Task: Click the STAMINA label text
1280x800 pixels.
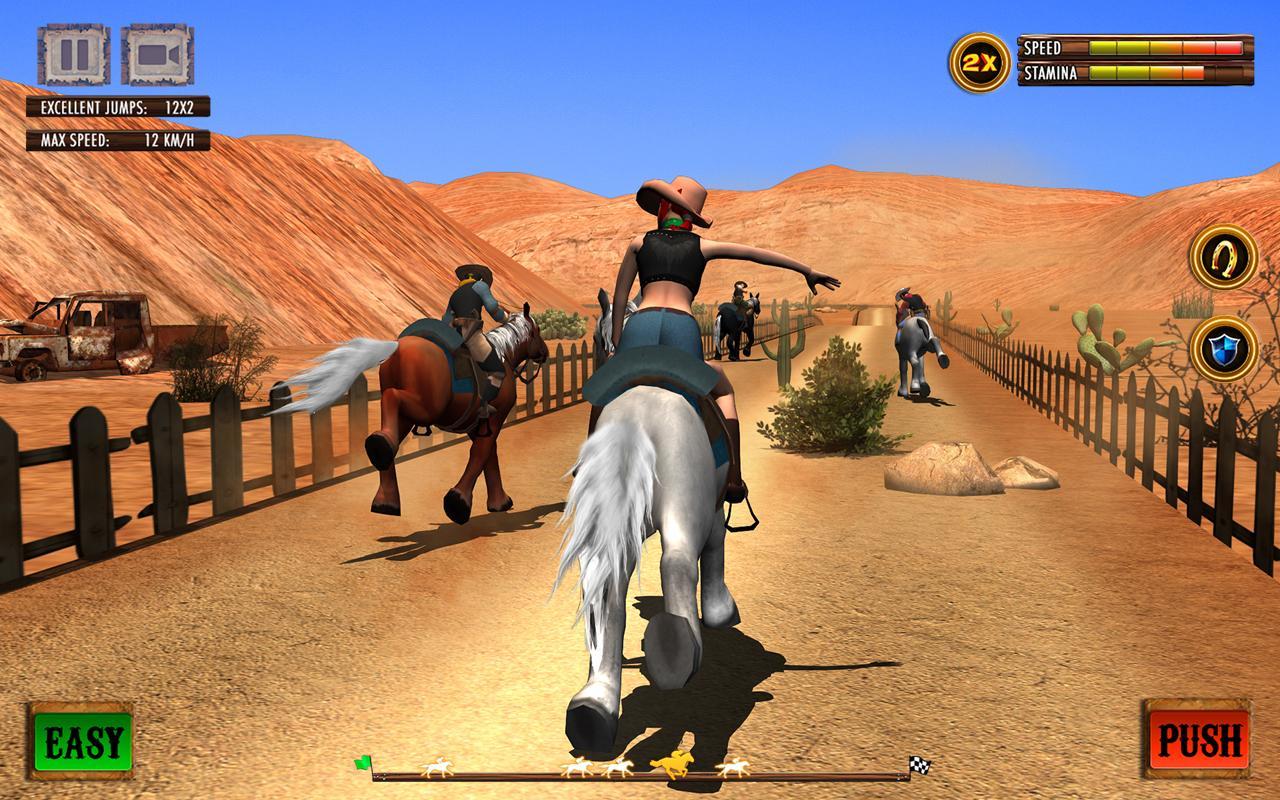Action: [1050, 71]
